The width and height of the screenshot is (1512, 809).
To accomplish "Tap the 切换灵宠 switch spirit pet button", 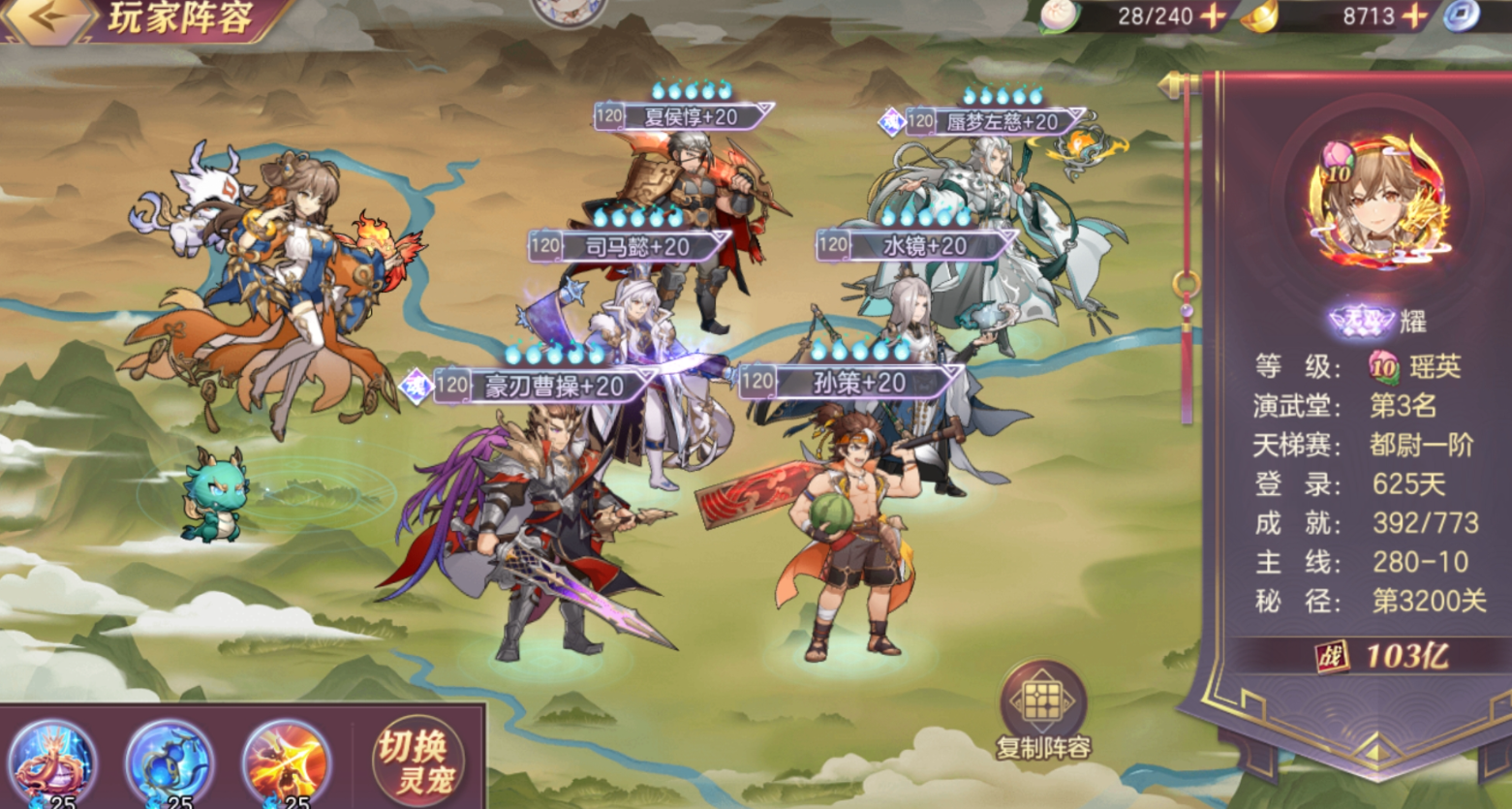I will pos(417,762).
